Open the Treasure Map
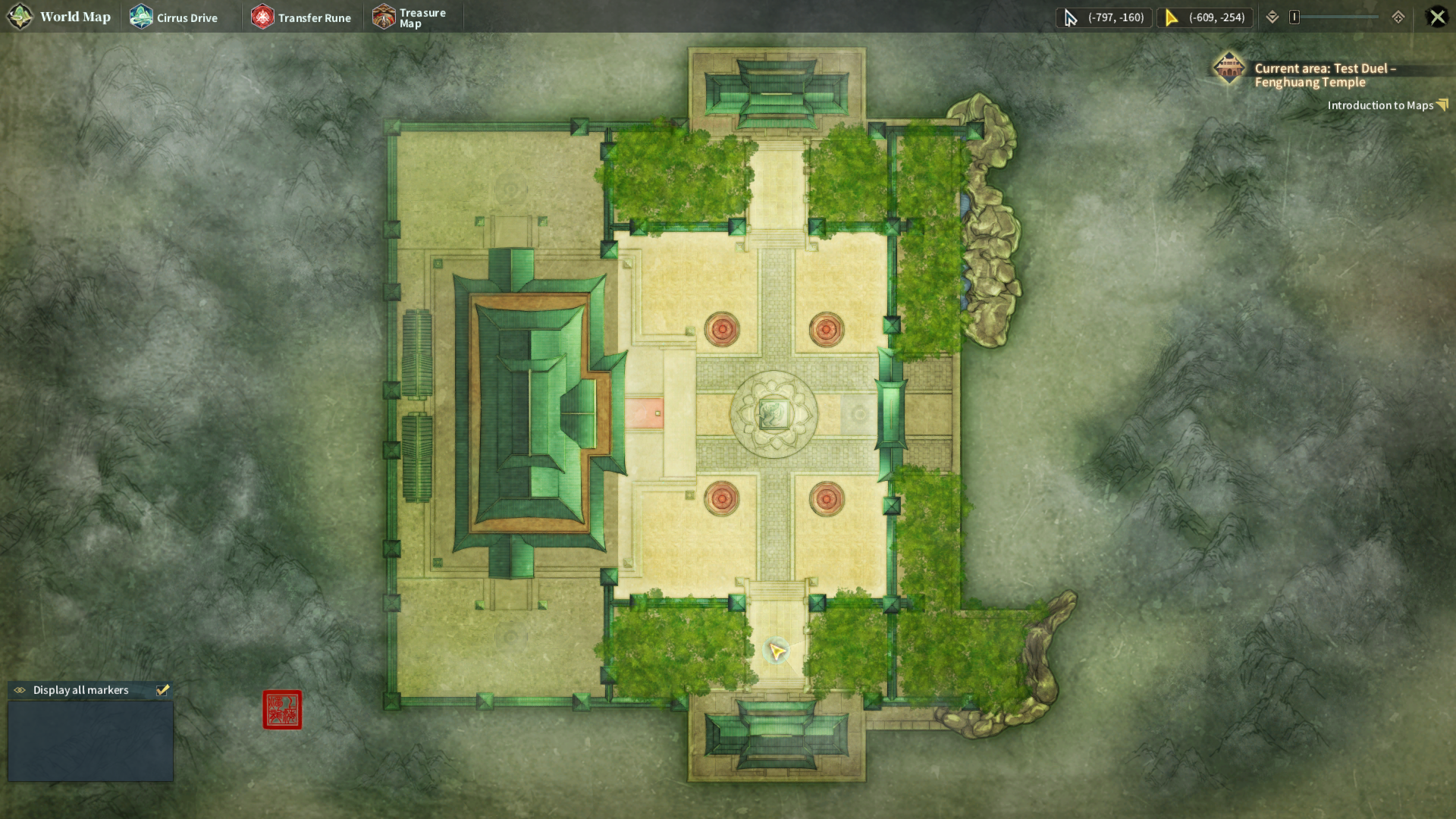Viewport: 1456px width, 819px height. coord(409,17)
